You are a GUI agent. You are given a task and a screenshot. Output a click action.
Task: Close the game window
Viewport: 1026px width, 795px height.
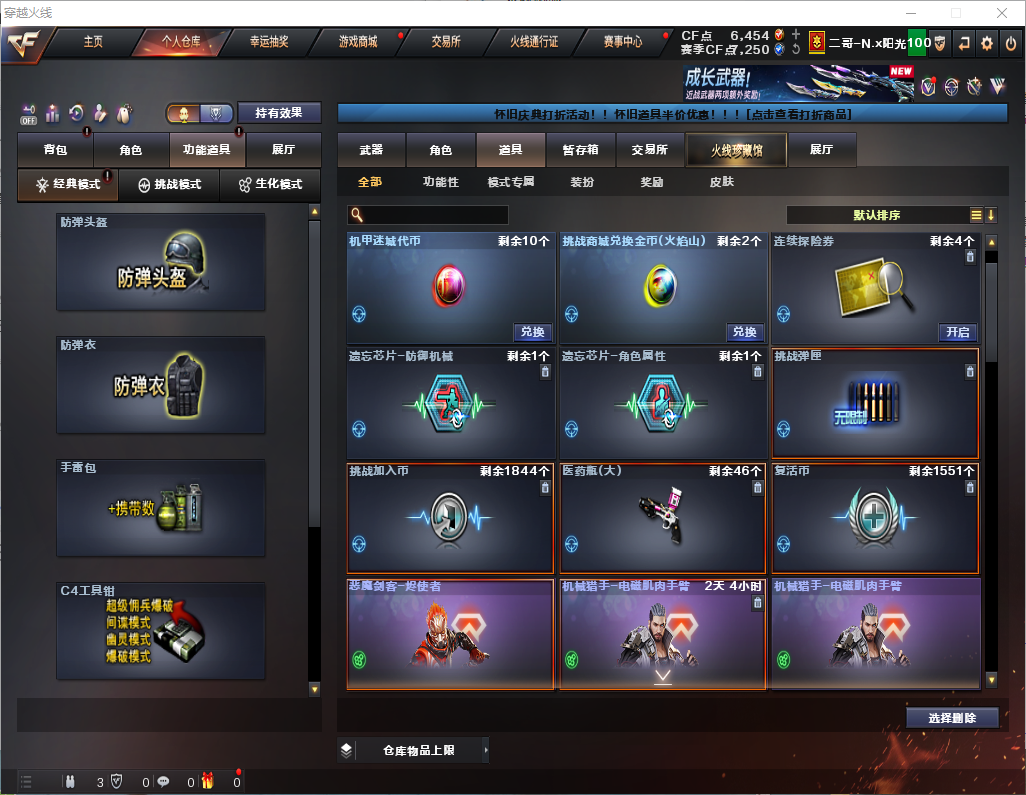(1001, 13)
